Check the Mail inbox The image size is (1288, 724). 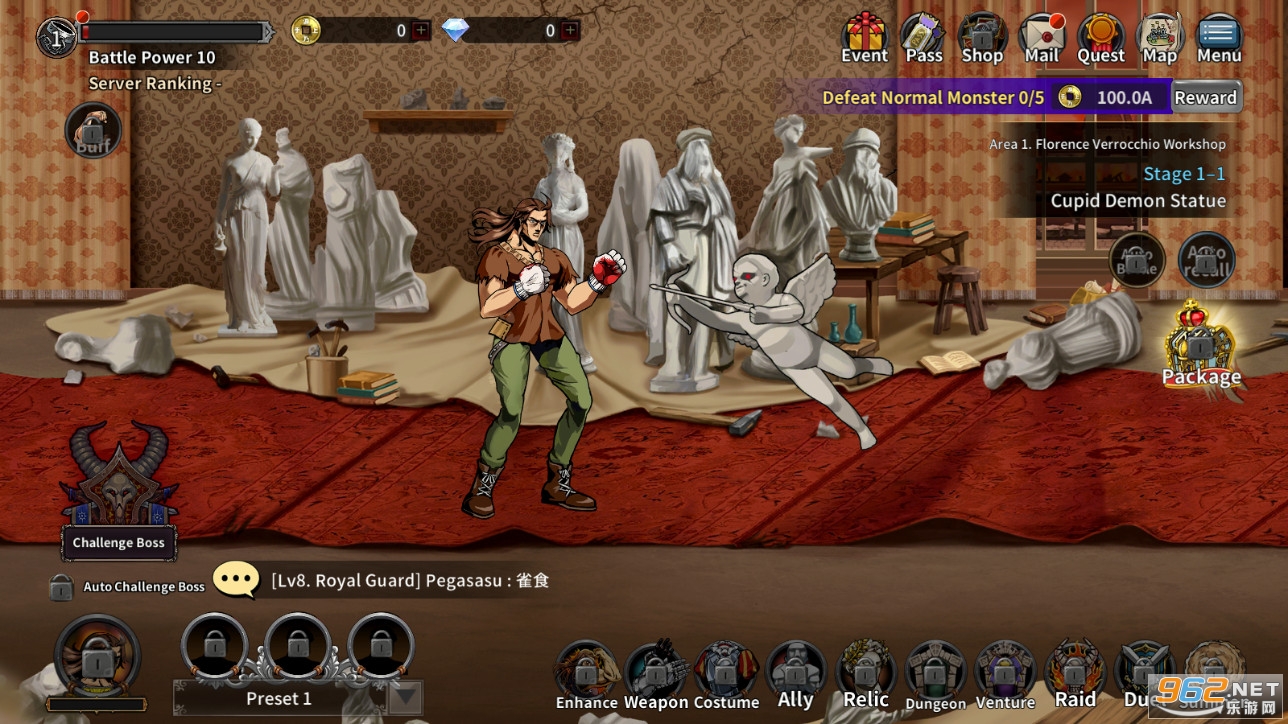click(1041, 37)
